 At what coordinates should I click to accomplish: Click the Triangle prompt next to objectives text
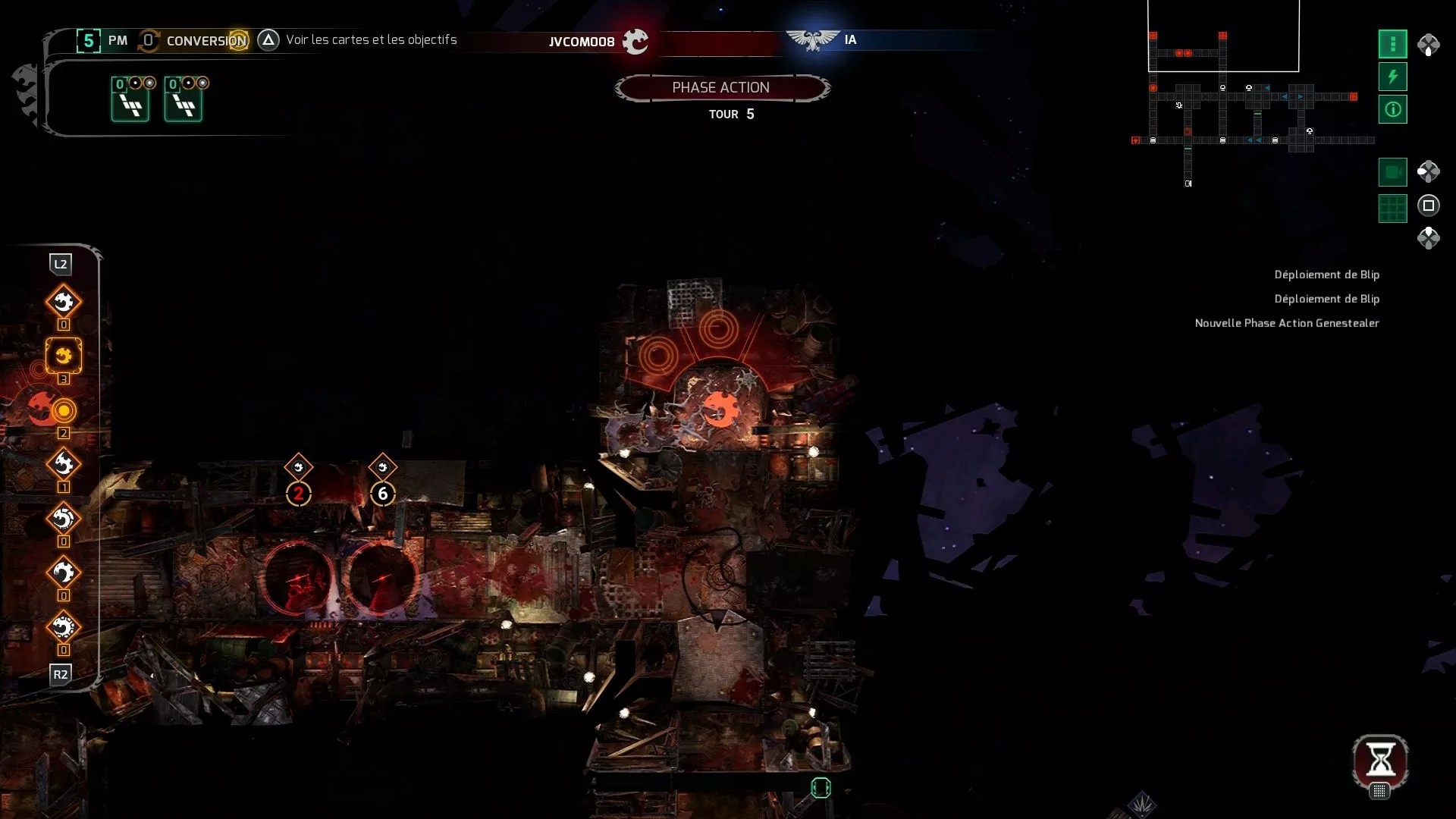pos(268,39)
